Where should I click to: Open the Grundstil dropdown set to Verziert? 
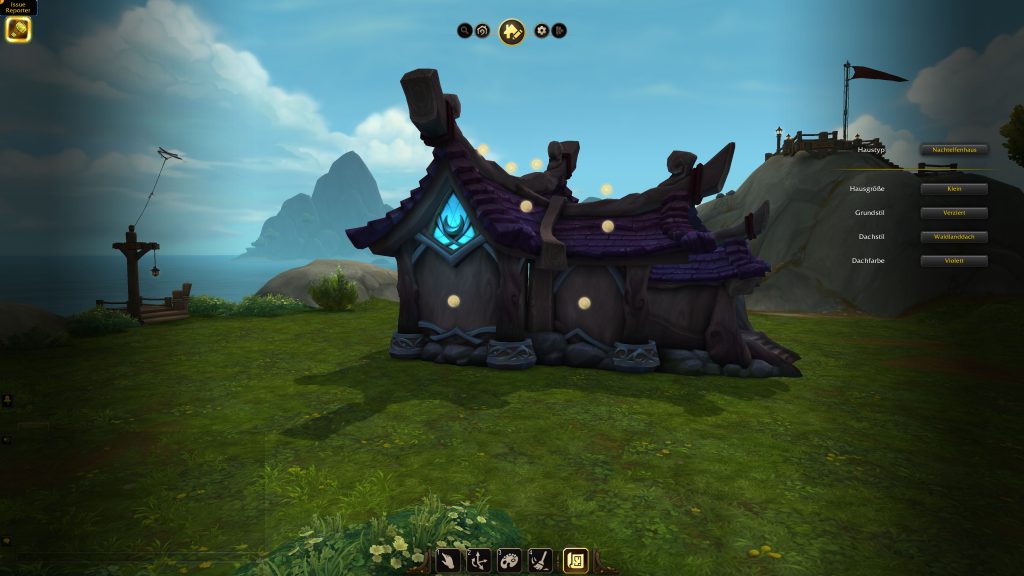tap(954, 213)
